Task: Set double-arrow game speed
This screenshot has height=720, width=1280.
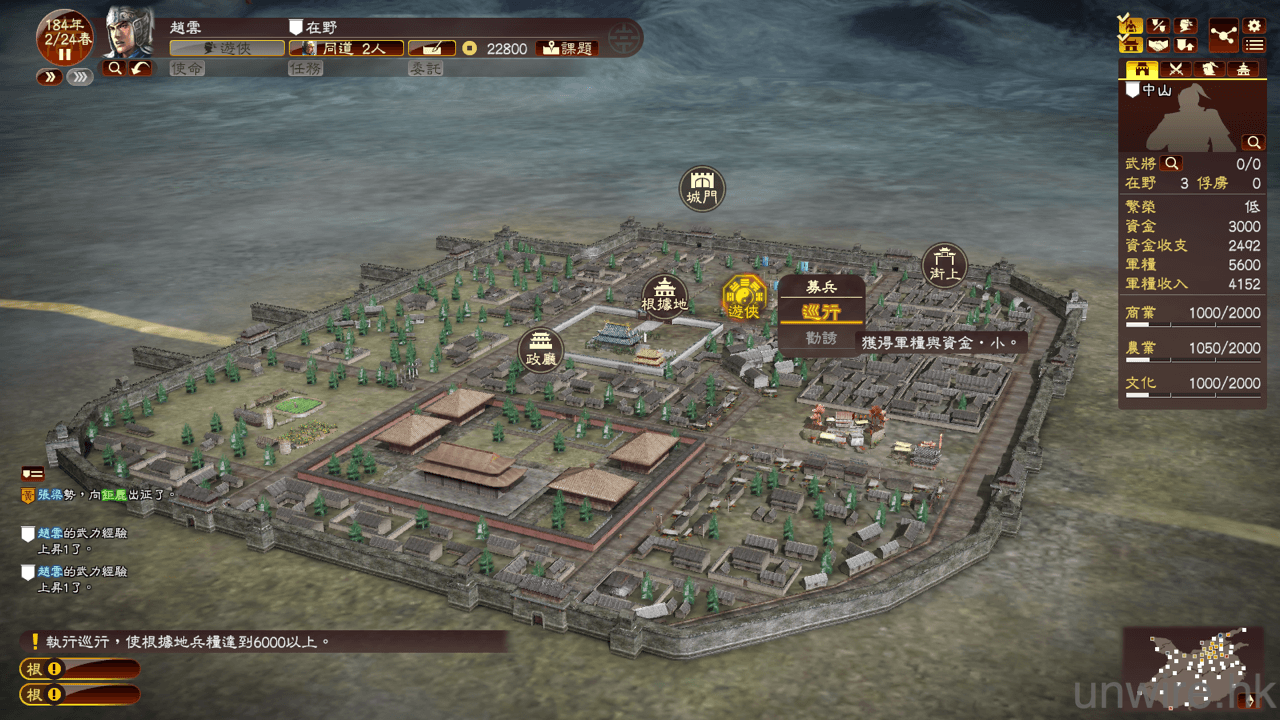Action: (x=50, y=77)
